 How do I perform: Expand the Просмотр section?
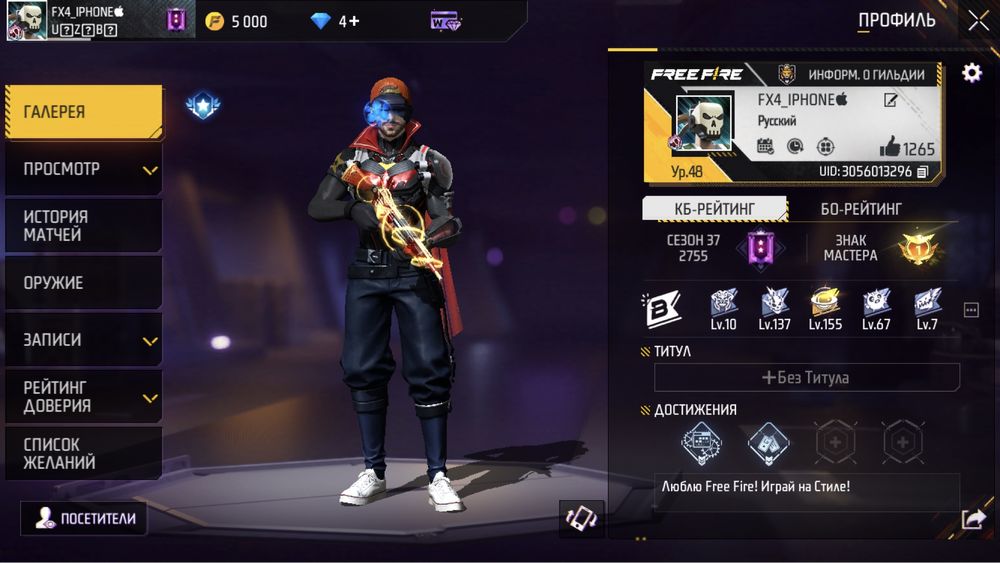coord(83,169)
